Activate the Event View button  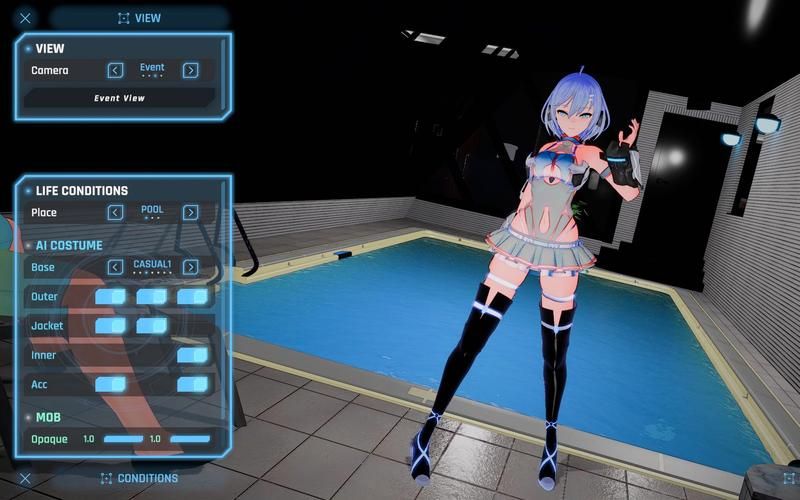[119, 98]
